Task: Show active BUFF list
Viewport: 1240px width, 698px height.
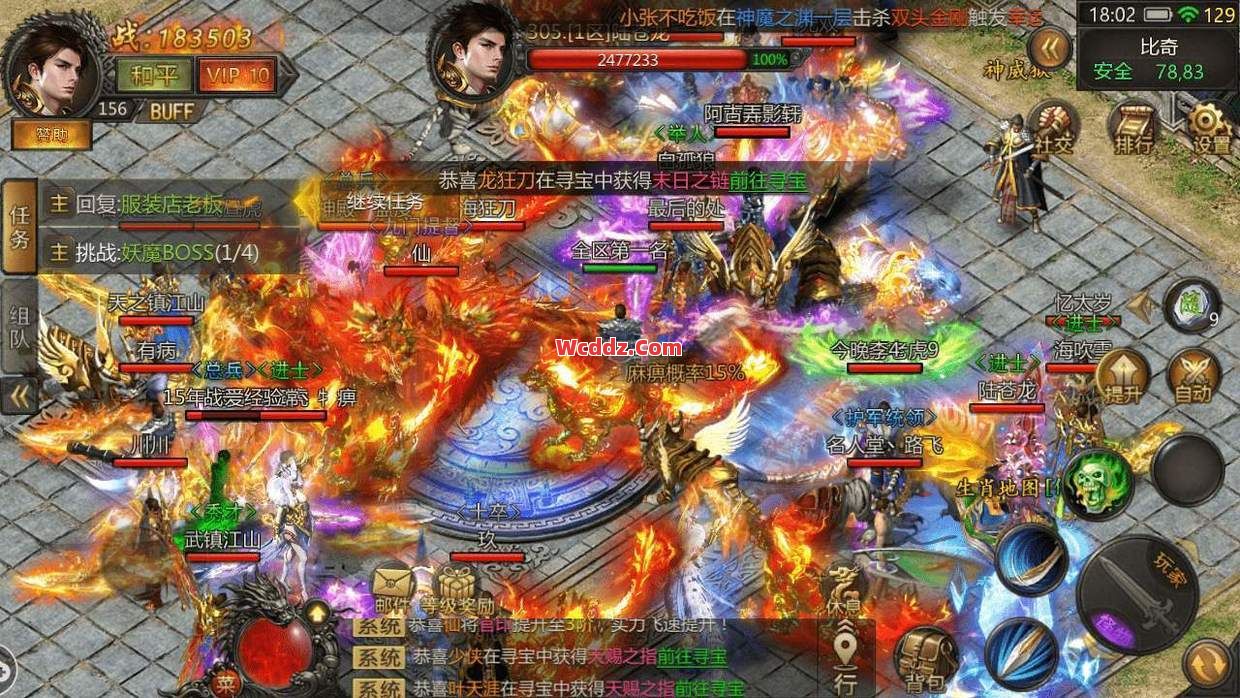Action: click(x=172, y=111)
